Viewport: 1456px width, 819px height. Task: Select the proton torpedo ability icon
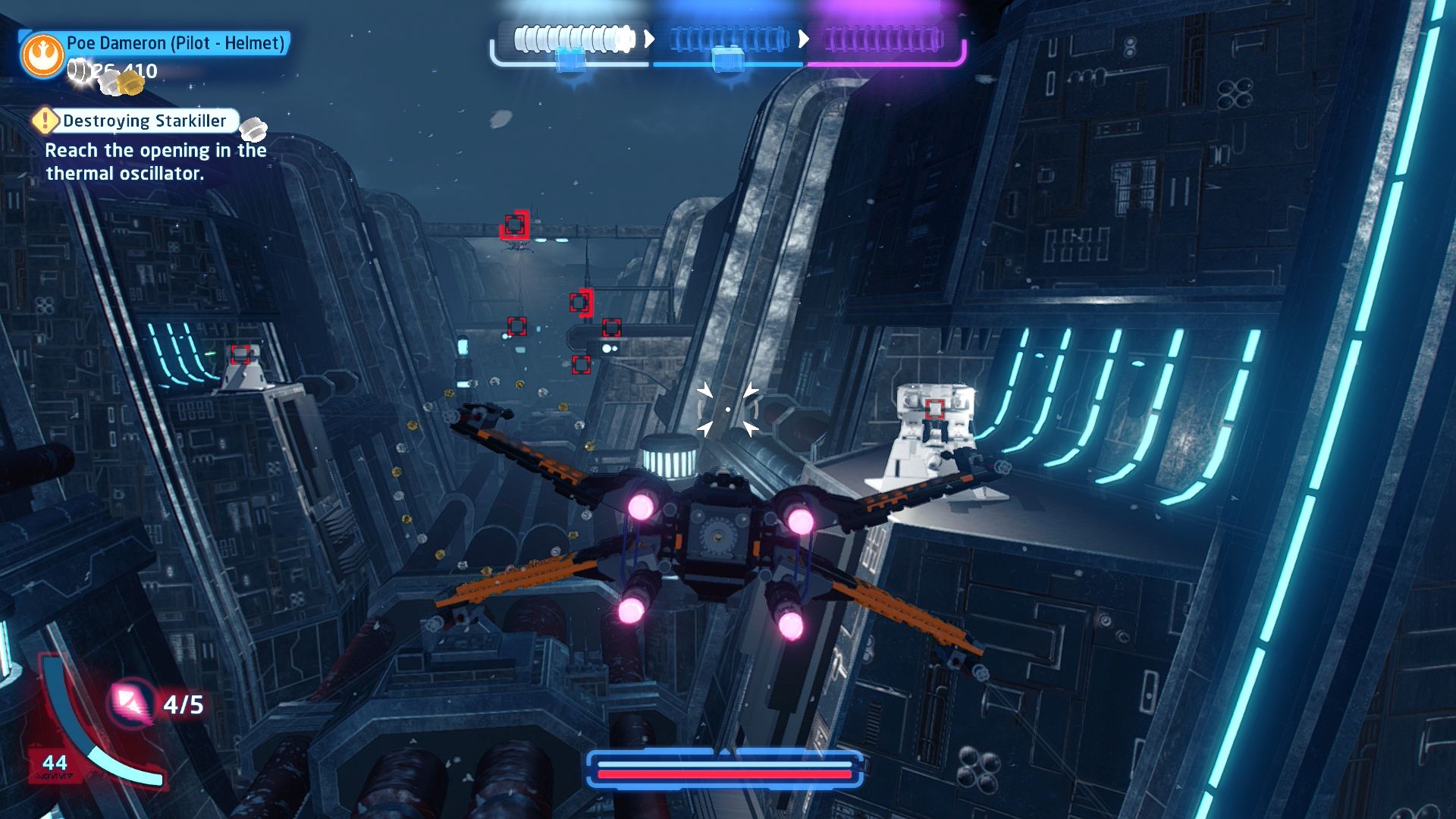[130, 703]
